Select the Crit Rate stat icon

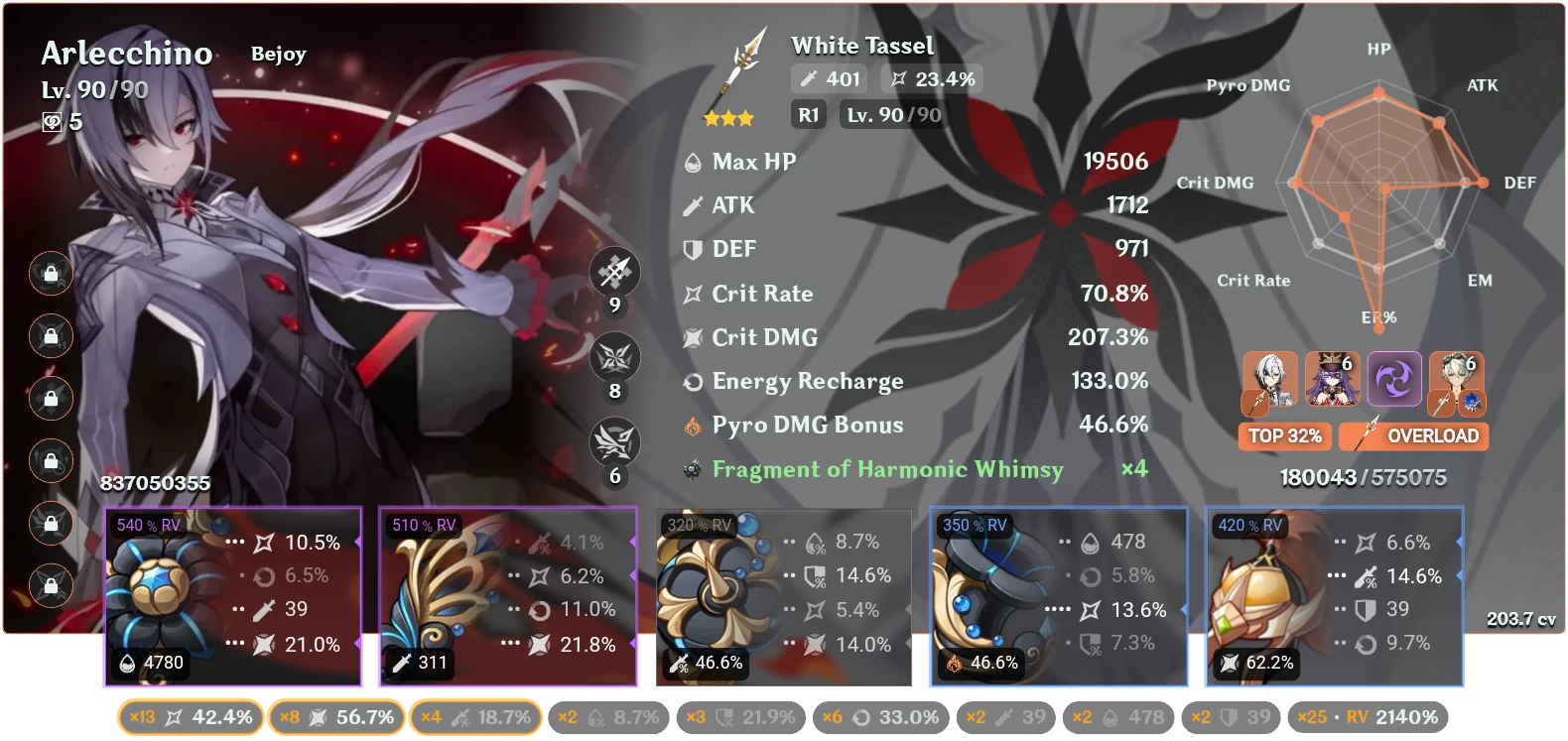(x=693, y=294)
